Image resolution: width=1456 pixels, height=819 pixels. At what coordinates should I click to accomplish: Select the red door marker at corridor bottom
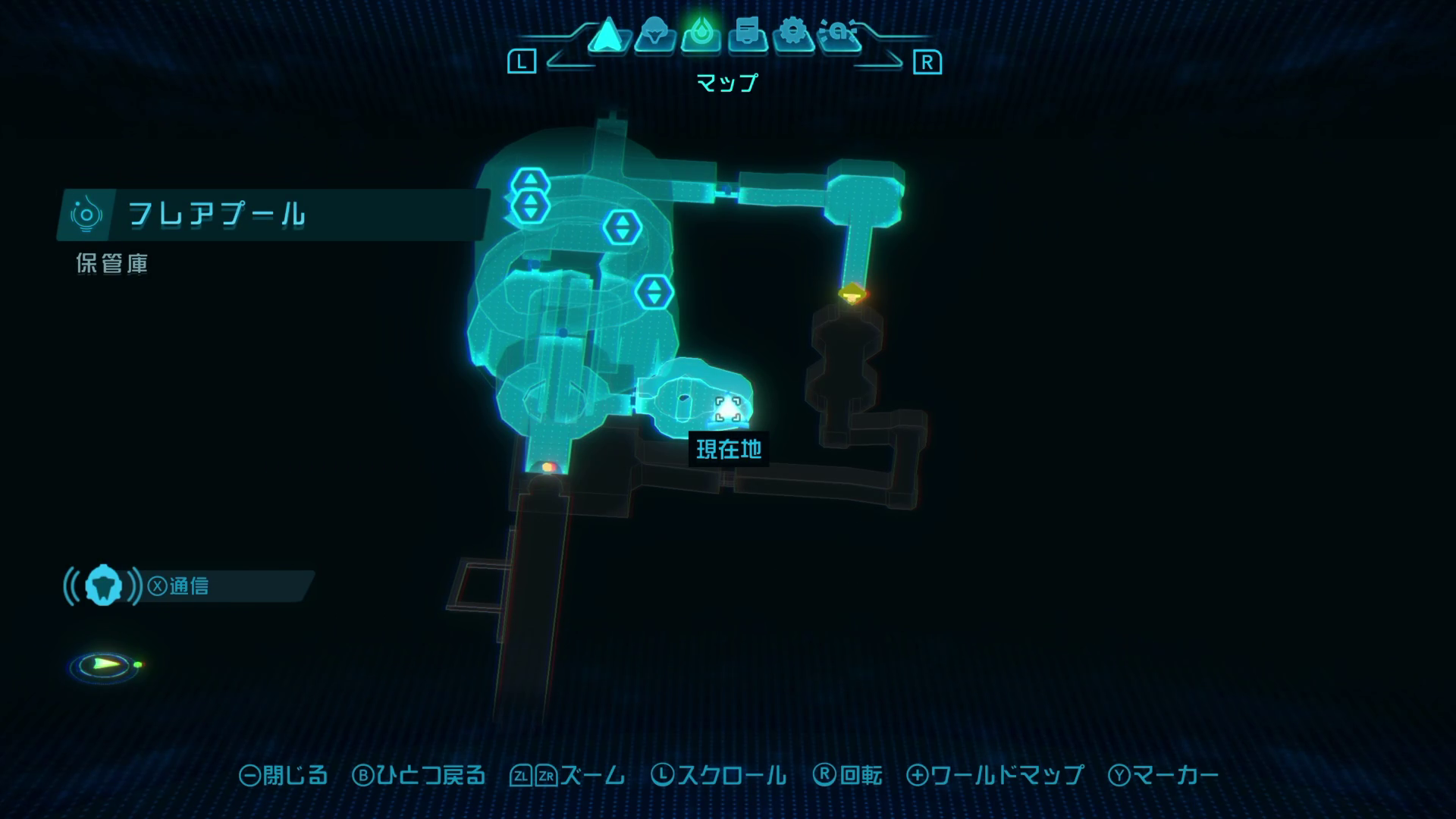pos(548,467)
